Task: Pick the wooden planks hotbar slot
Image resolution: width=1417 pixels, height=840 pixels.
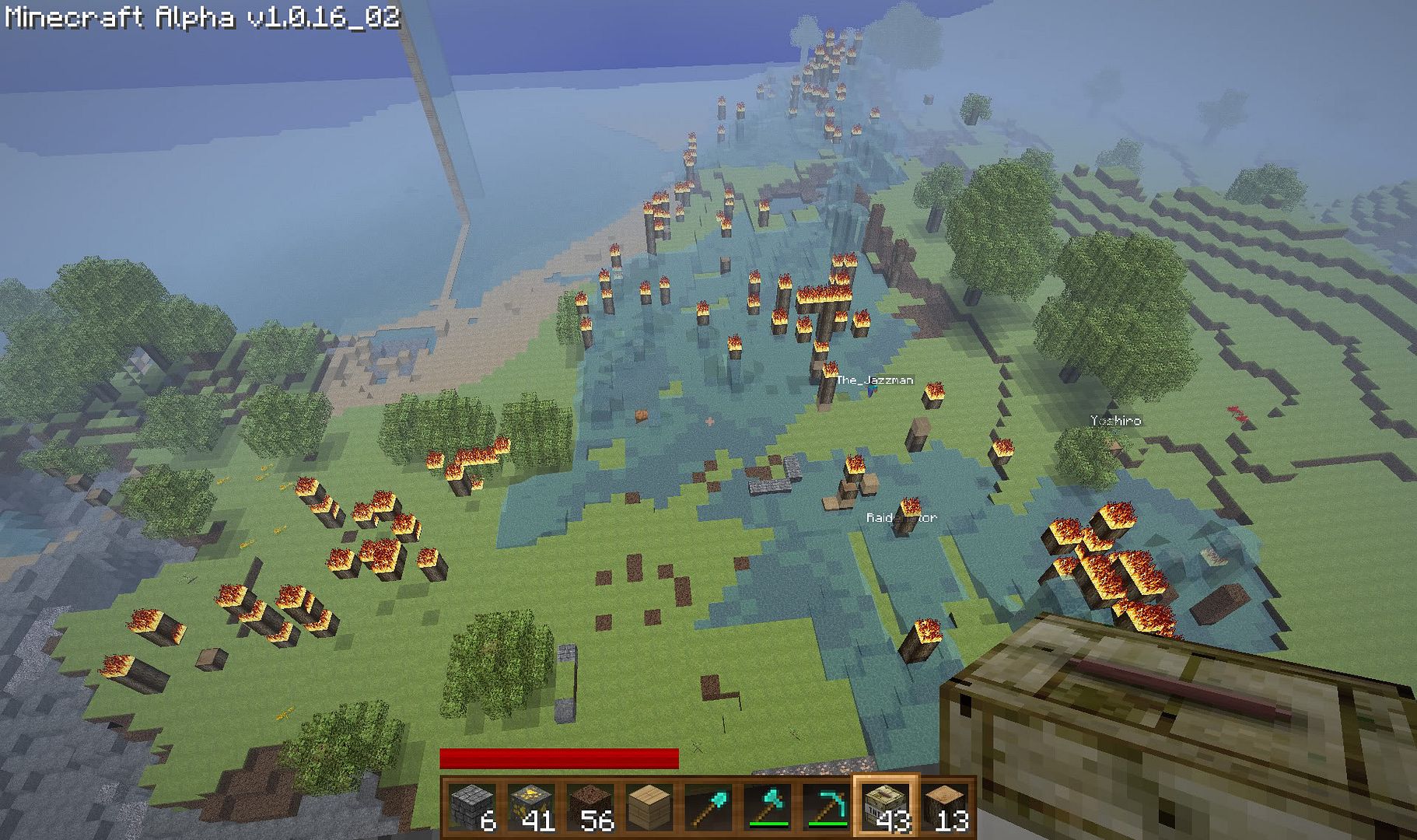Action: click(x=649, y=807)
